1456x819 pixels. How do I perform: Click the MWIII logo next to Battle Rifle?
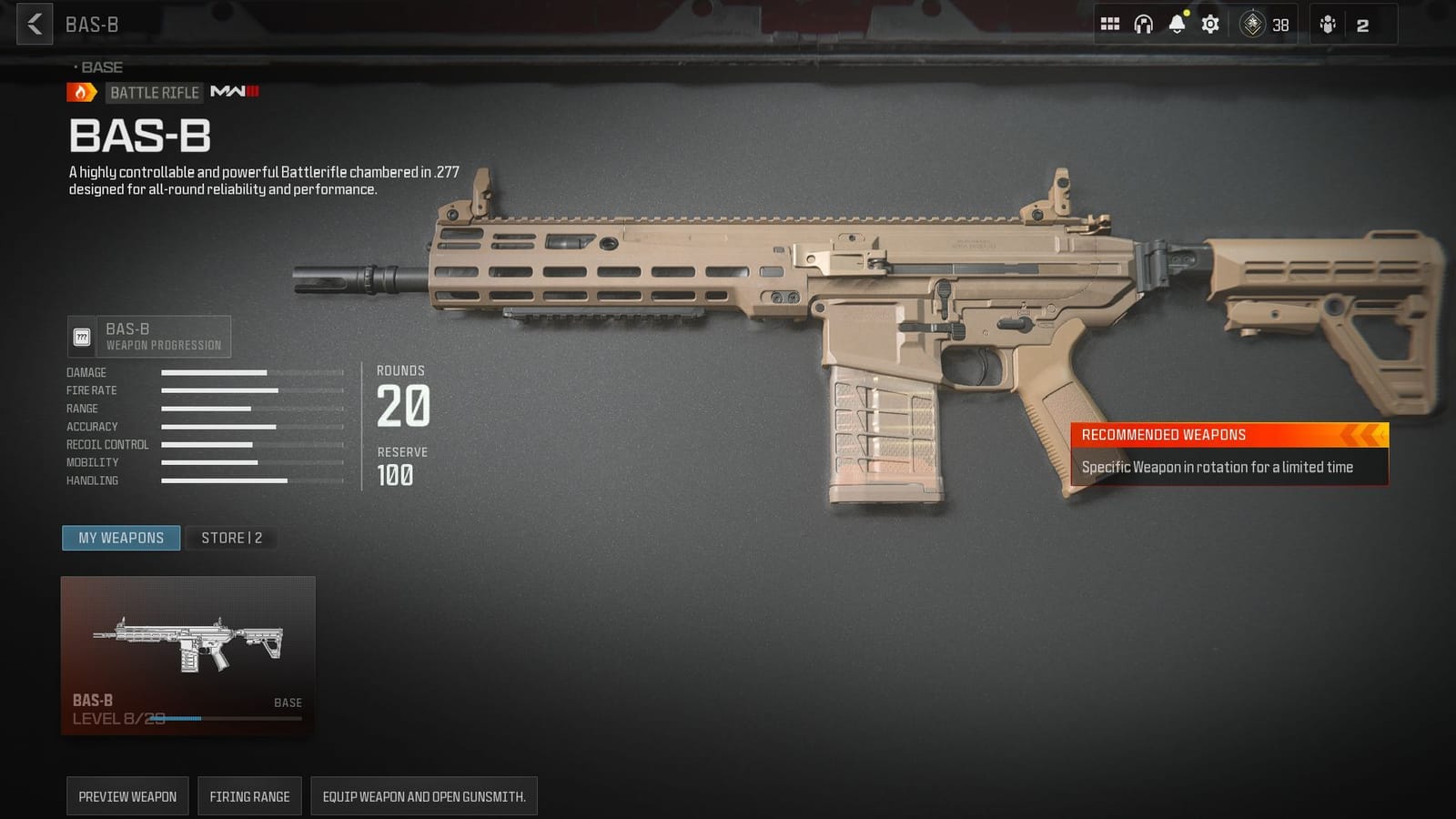[234, 92]
